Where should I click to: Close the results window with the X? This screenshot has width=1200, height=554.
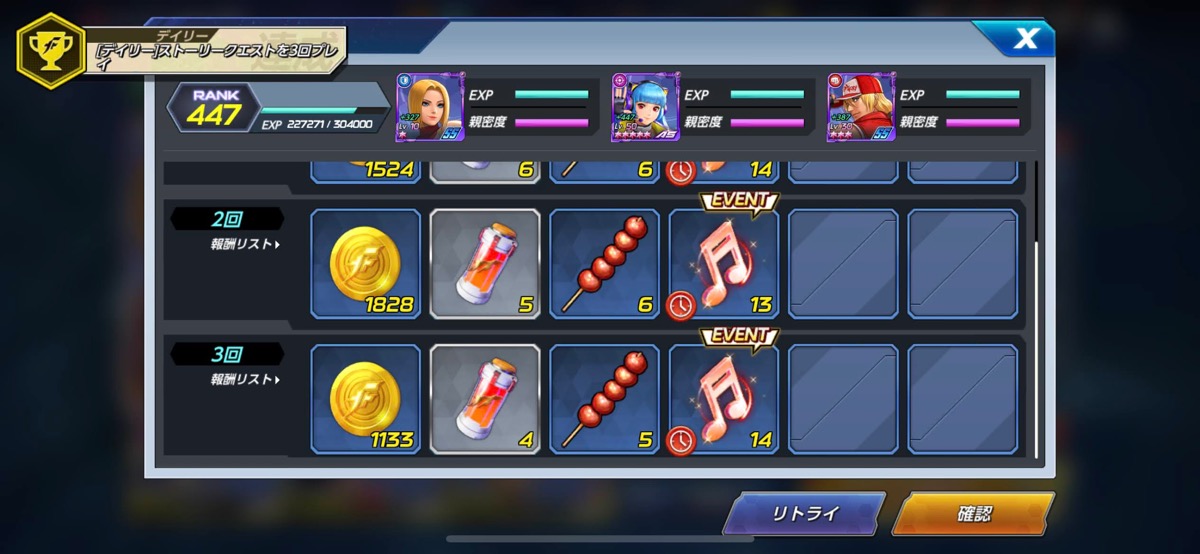click(x=1025, y=40)
